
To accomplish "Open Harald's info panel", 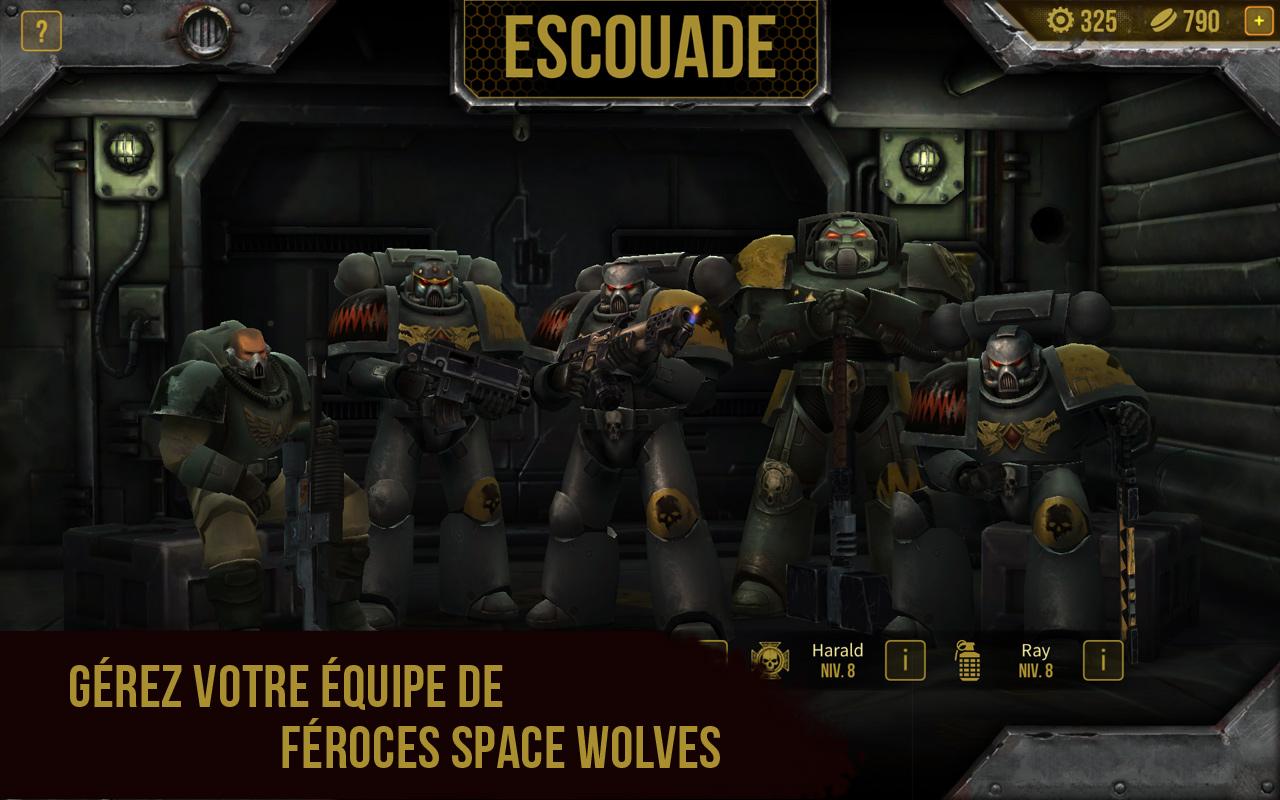I will click(x=906, y=661).
